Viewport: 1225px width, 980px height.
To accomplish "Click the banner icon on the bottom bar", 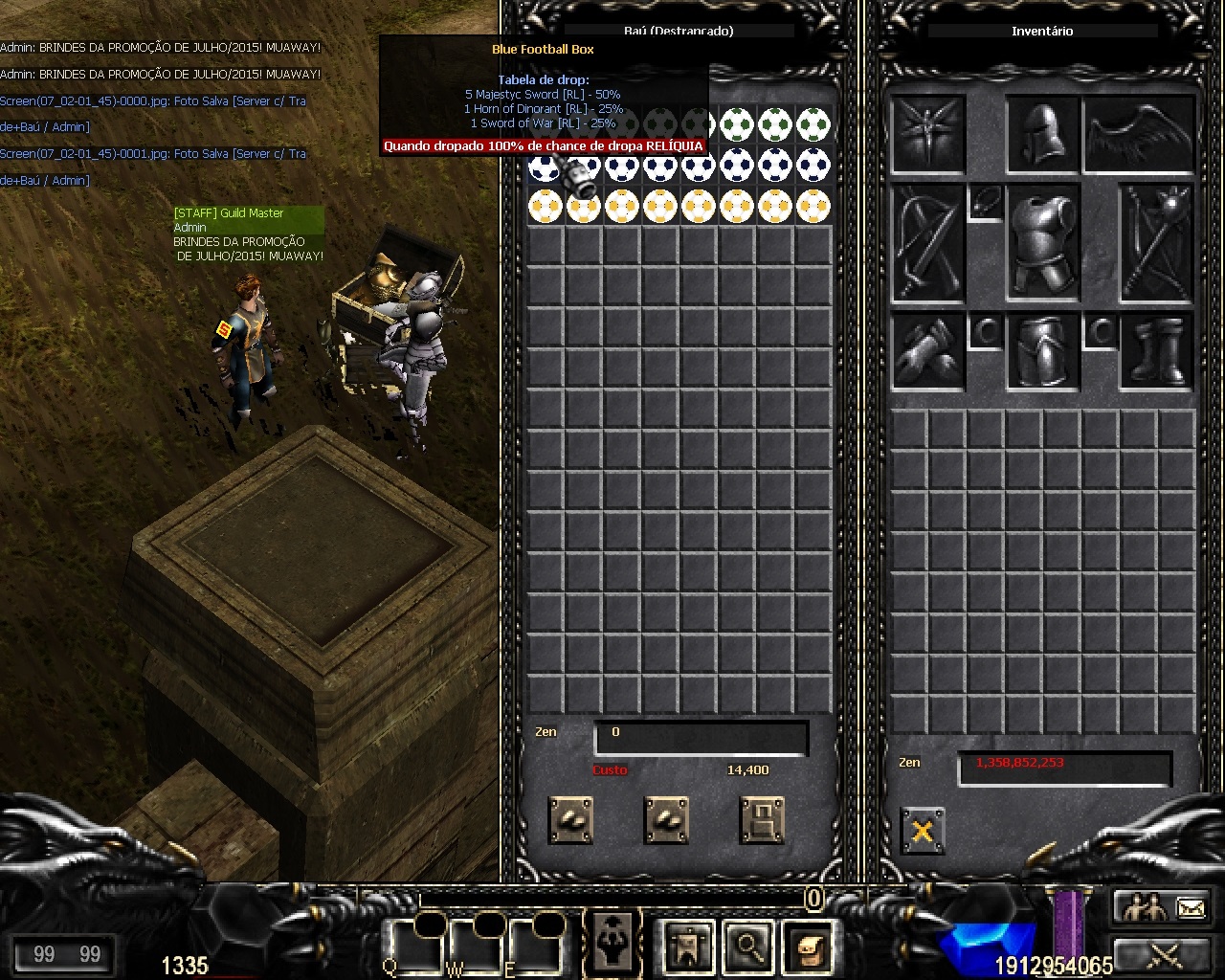I will [x=688, y=946].
